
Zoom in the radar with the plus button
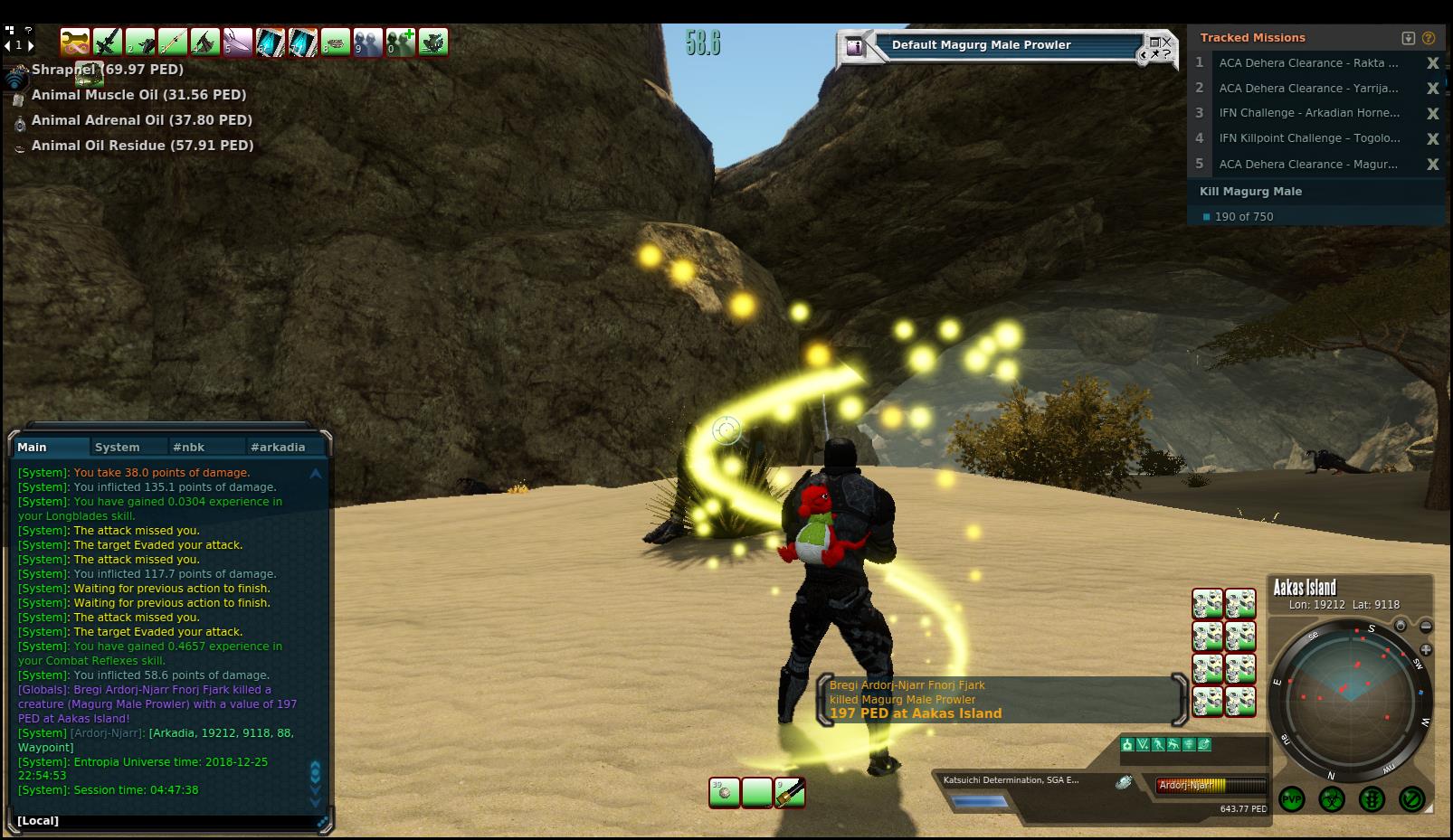click(x=1426, y=649)
